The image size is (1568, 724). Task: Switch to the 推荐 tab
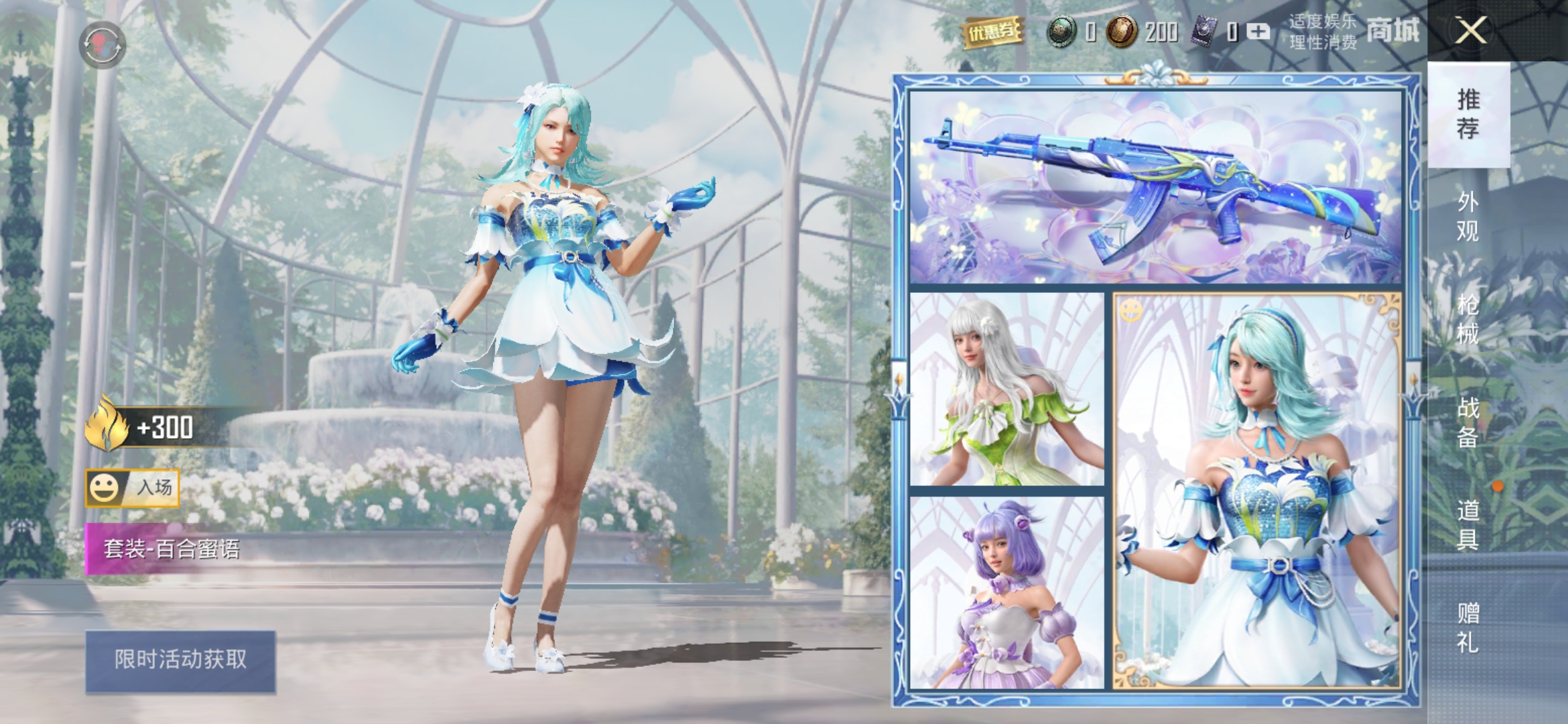[x=1468, y=115]
